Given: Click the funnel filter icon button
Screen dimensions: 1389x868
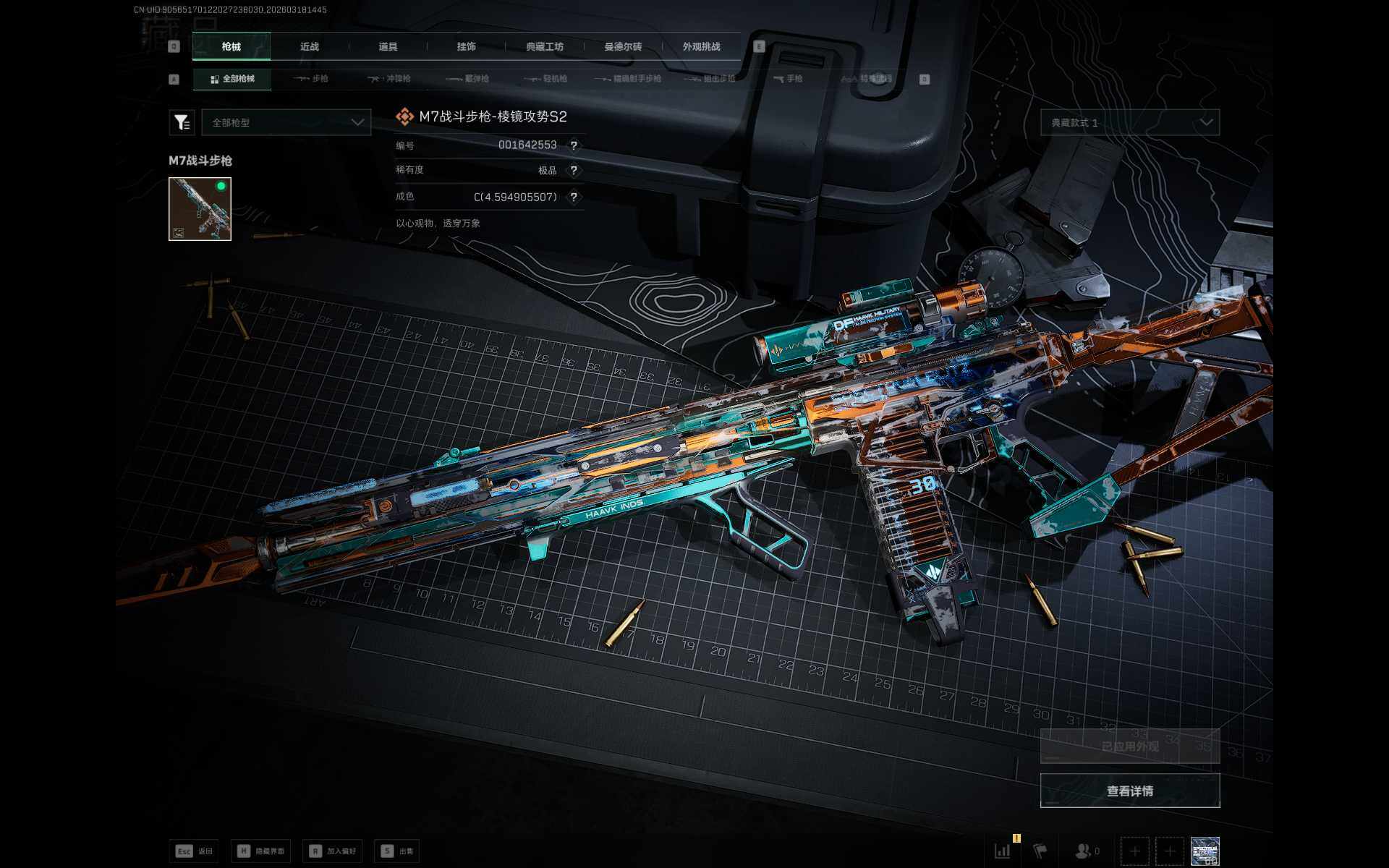Looking at the screenshot, I should pos(182,122).
